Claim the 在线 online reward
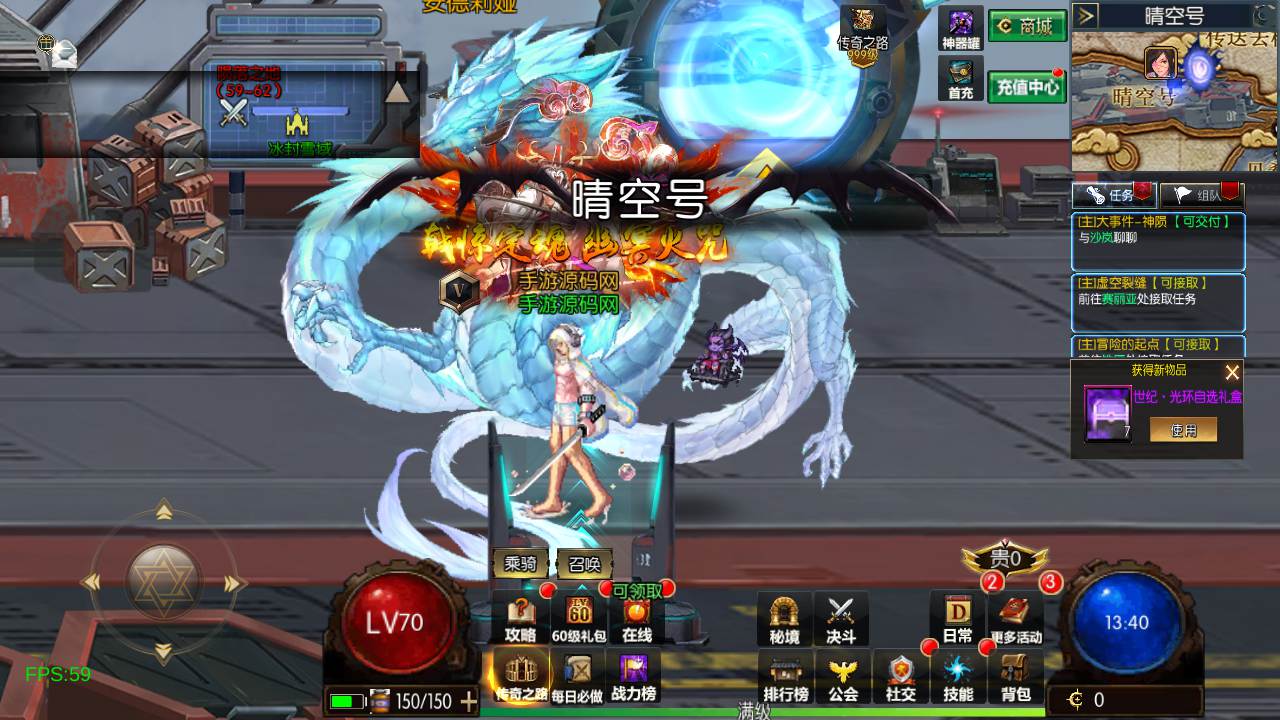 [637, 619]
